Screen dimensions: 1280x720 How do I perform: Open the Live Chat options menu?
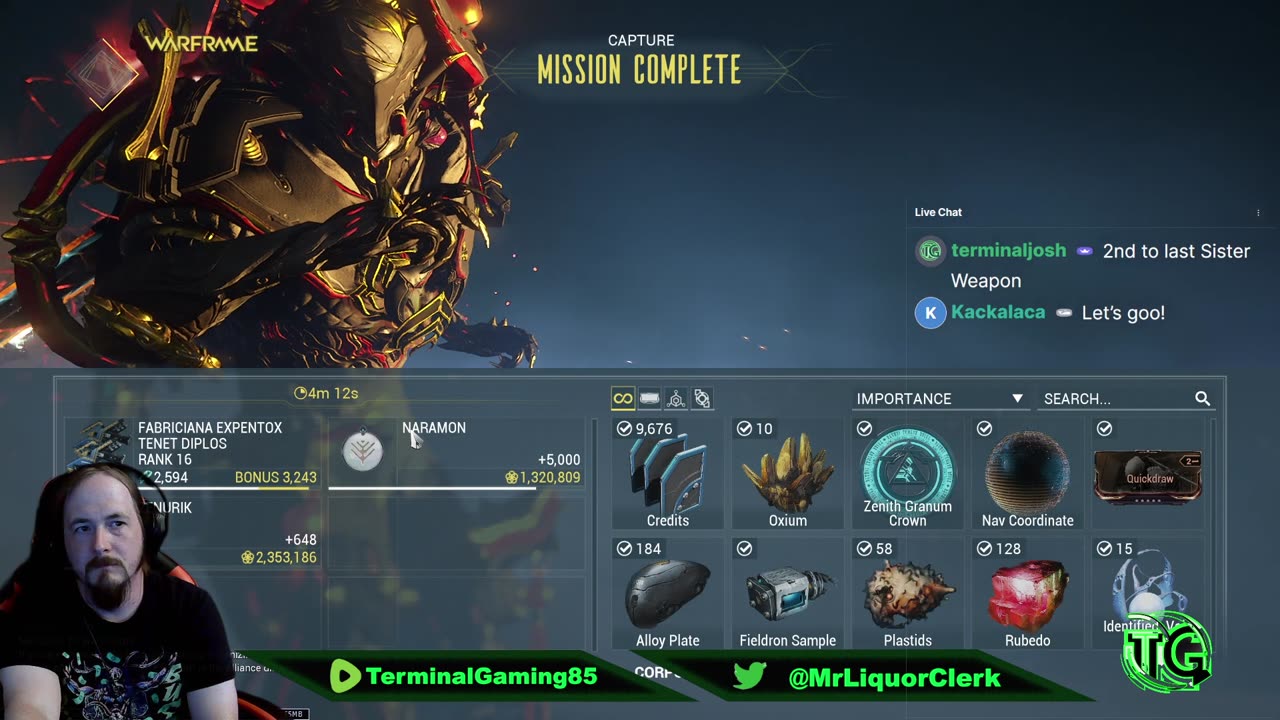1258,213
